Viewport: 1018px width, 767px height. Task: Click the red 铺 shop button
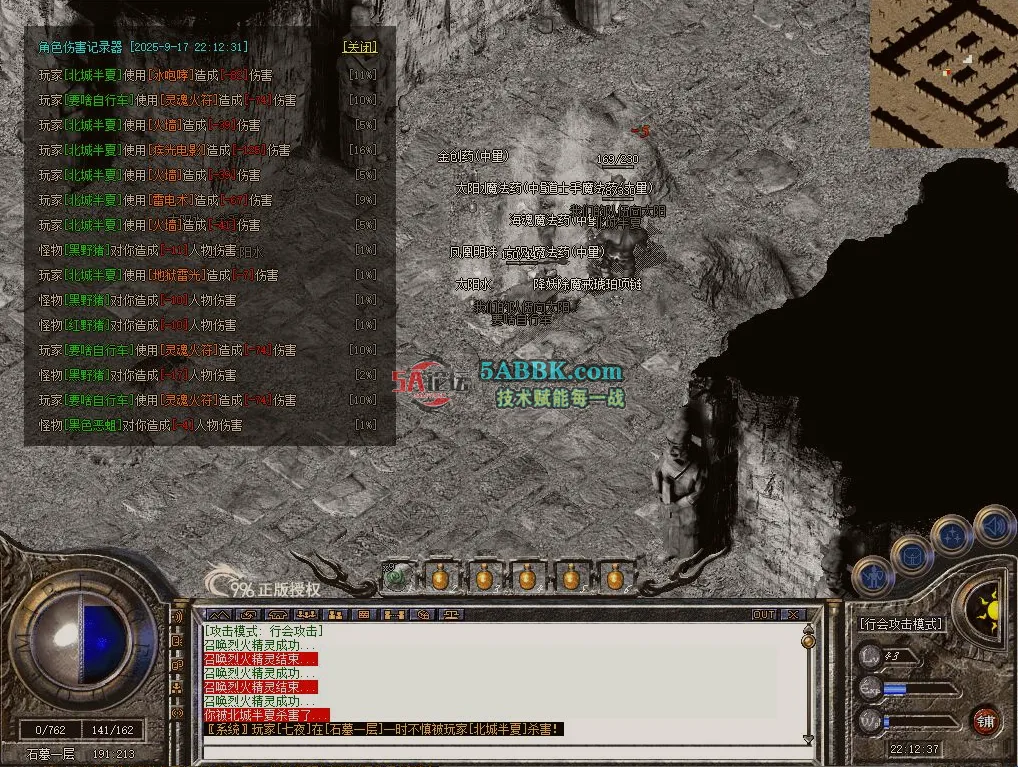pos(985,722)
